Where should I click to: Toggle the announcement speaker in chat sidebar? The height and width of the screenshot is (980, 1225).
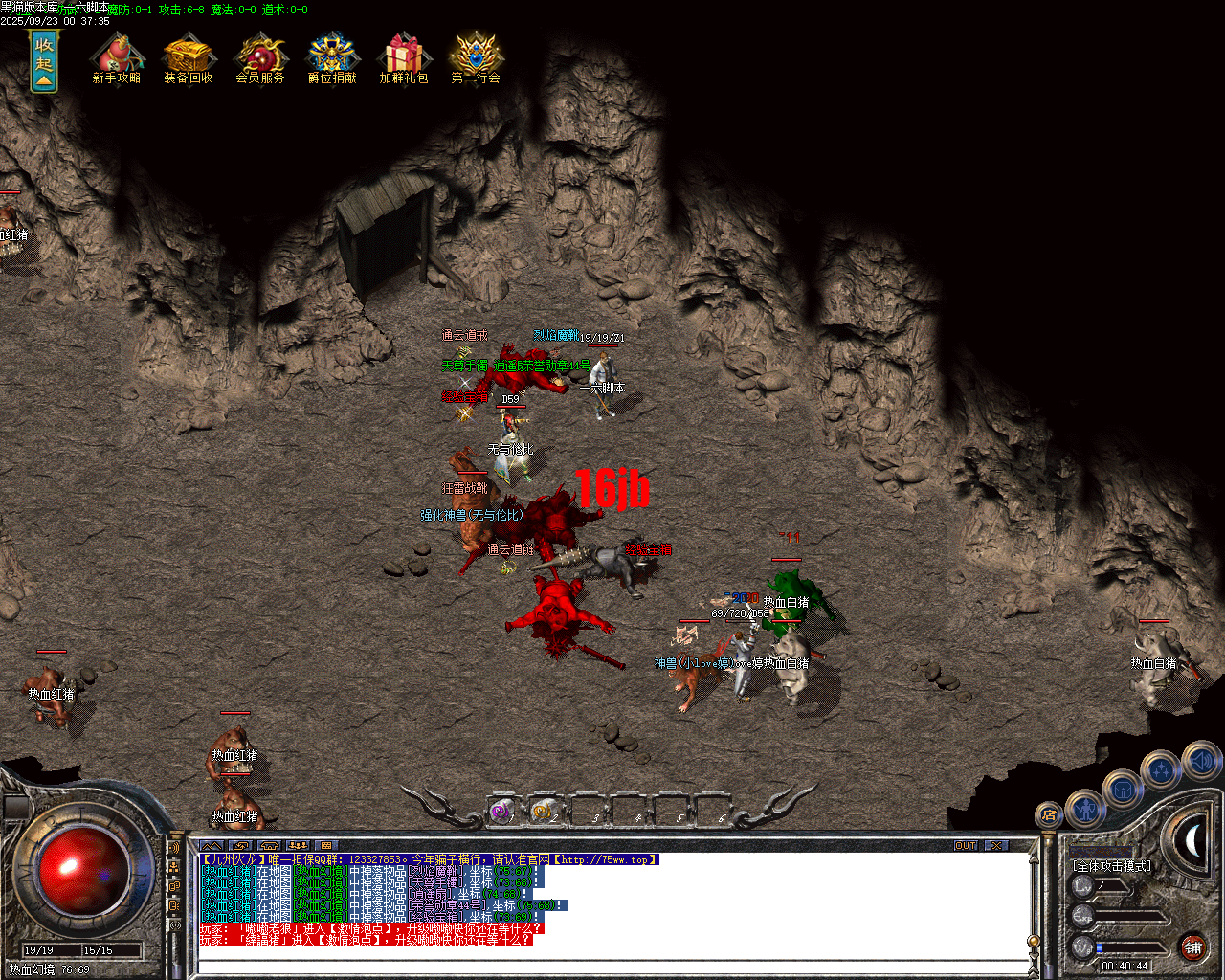point(173,847)
